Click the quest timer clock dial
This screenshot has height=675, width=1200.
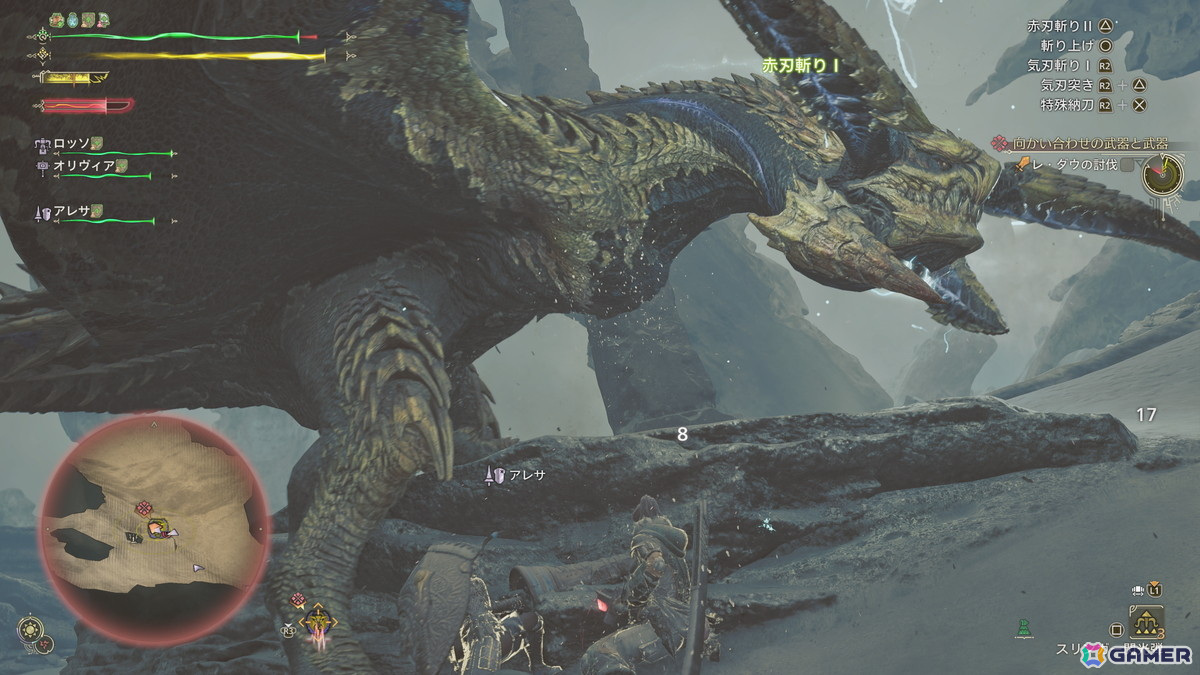tap(1164, 174)
